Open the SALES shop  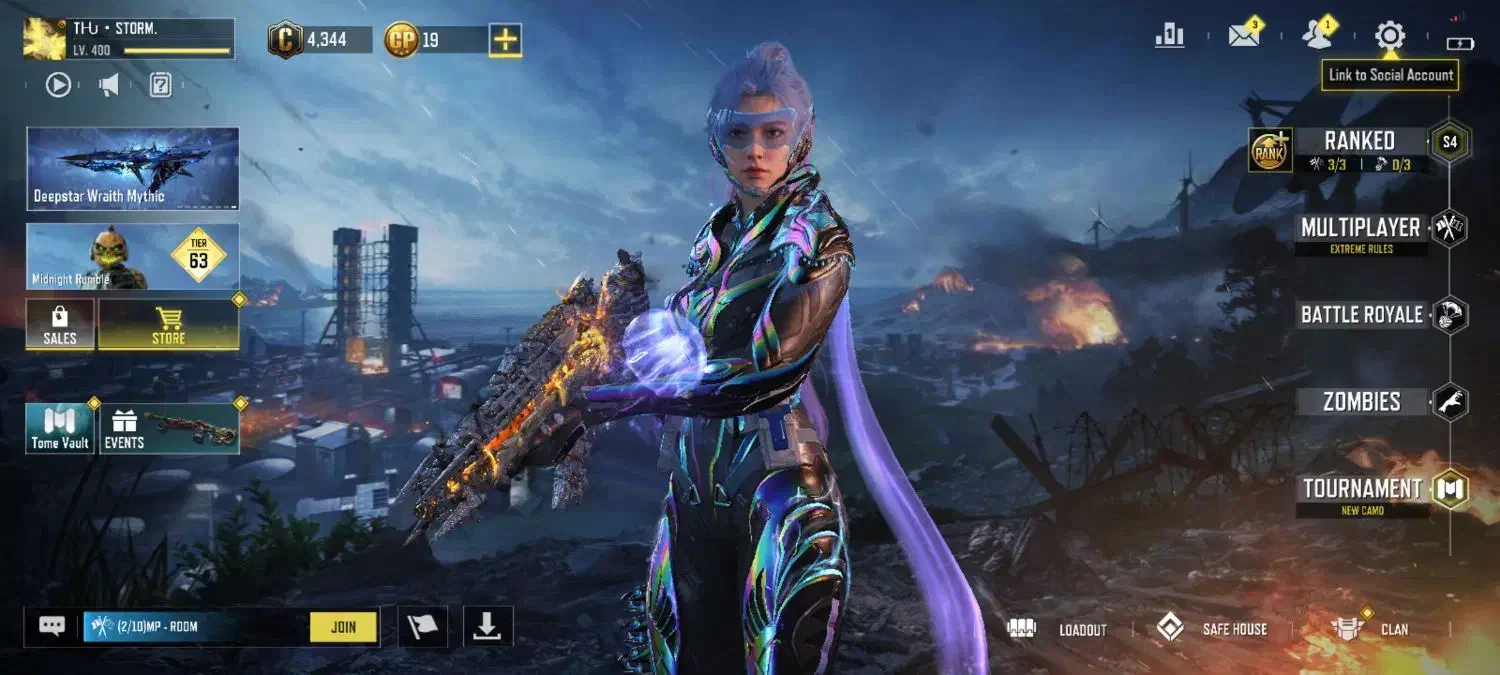coord(60,325)
